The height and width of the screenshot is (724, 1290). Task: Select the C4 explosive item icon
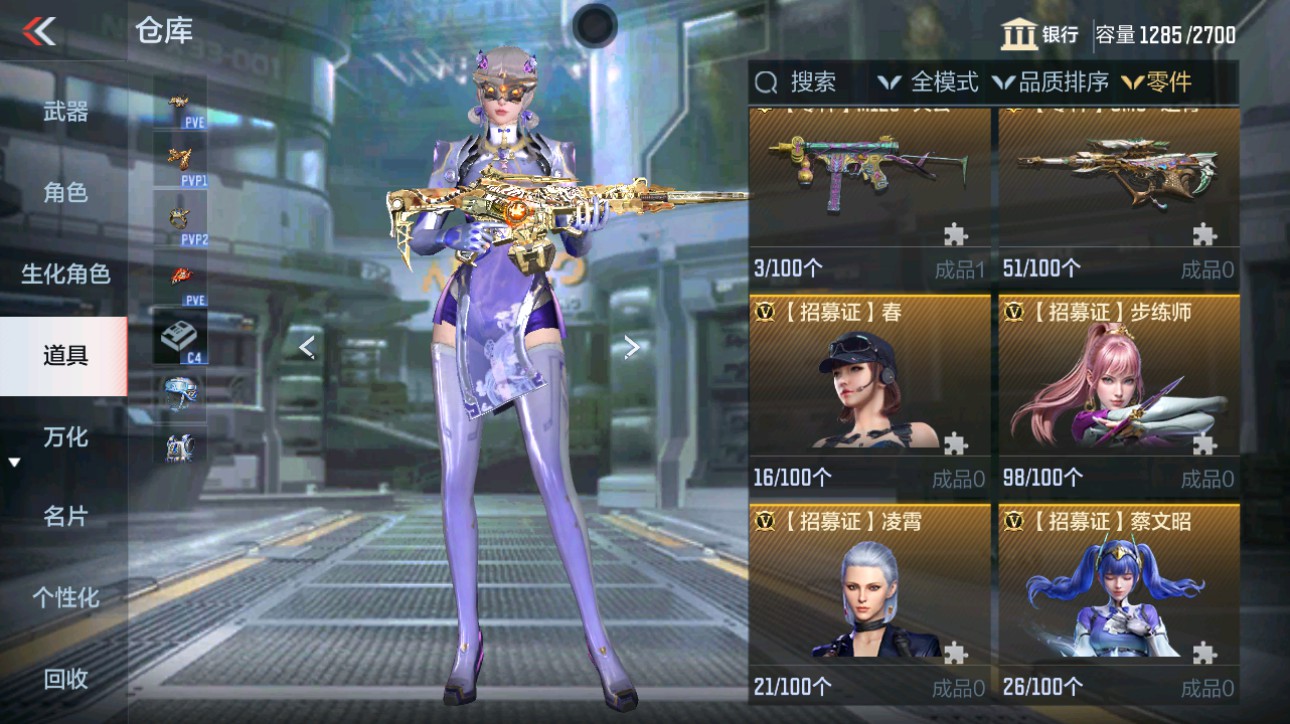[178, 333]
